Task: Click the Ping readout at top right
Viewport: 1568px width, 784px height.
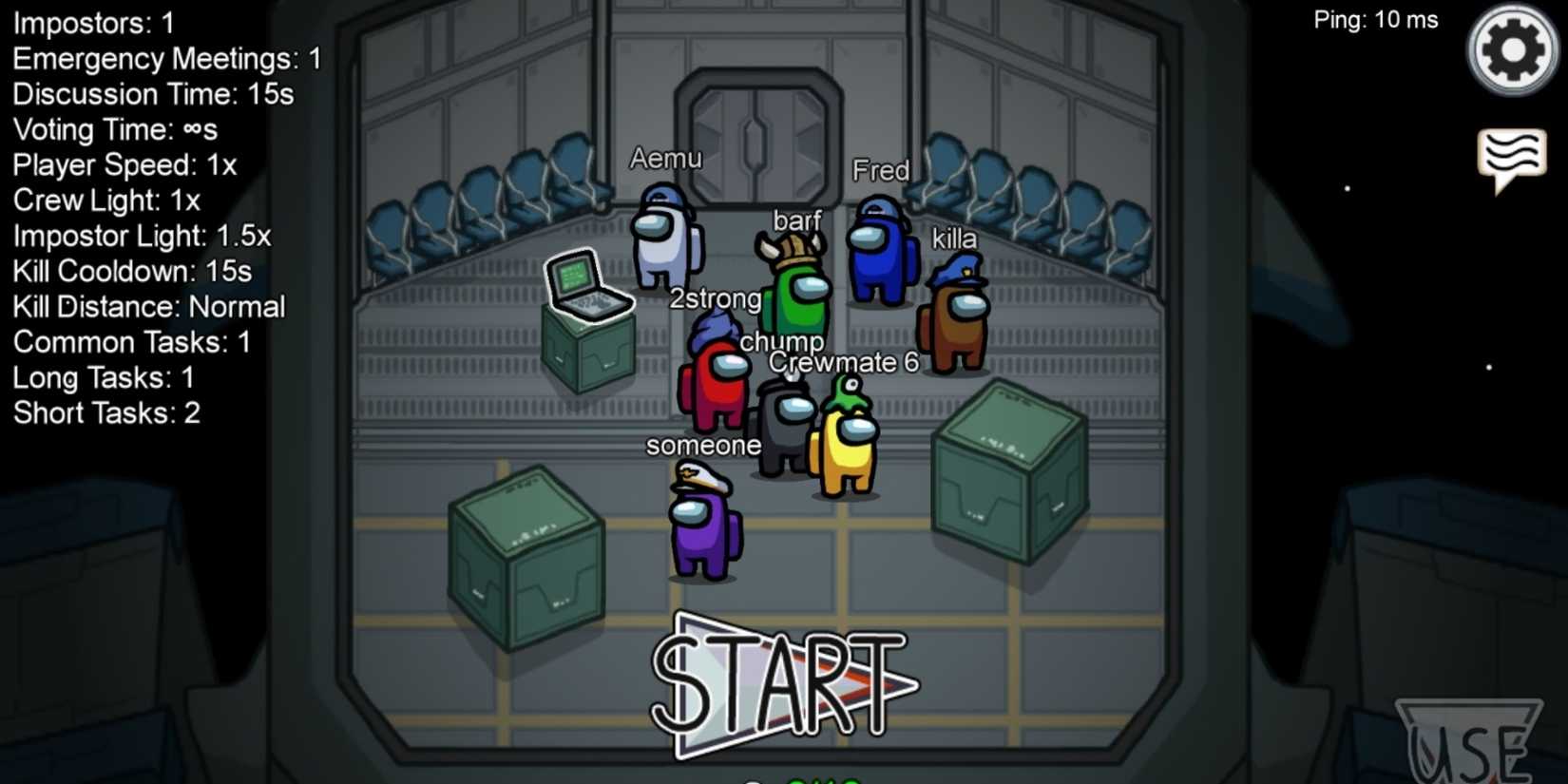Action: pos(1376,19)
